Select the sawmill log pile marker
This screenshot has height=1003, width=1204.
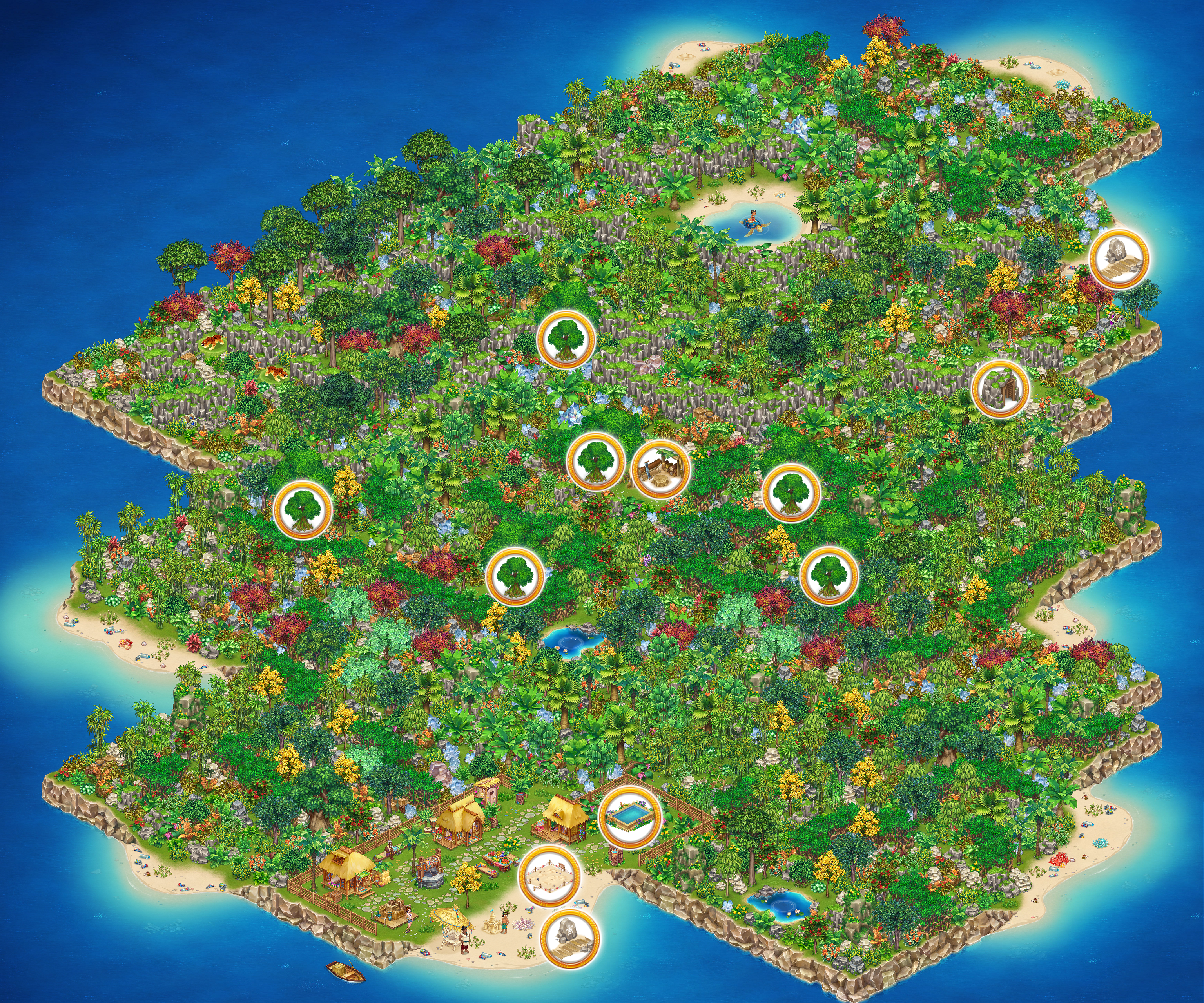pos(660,469)
